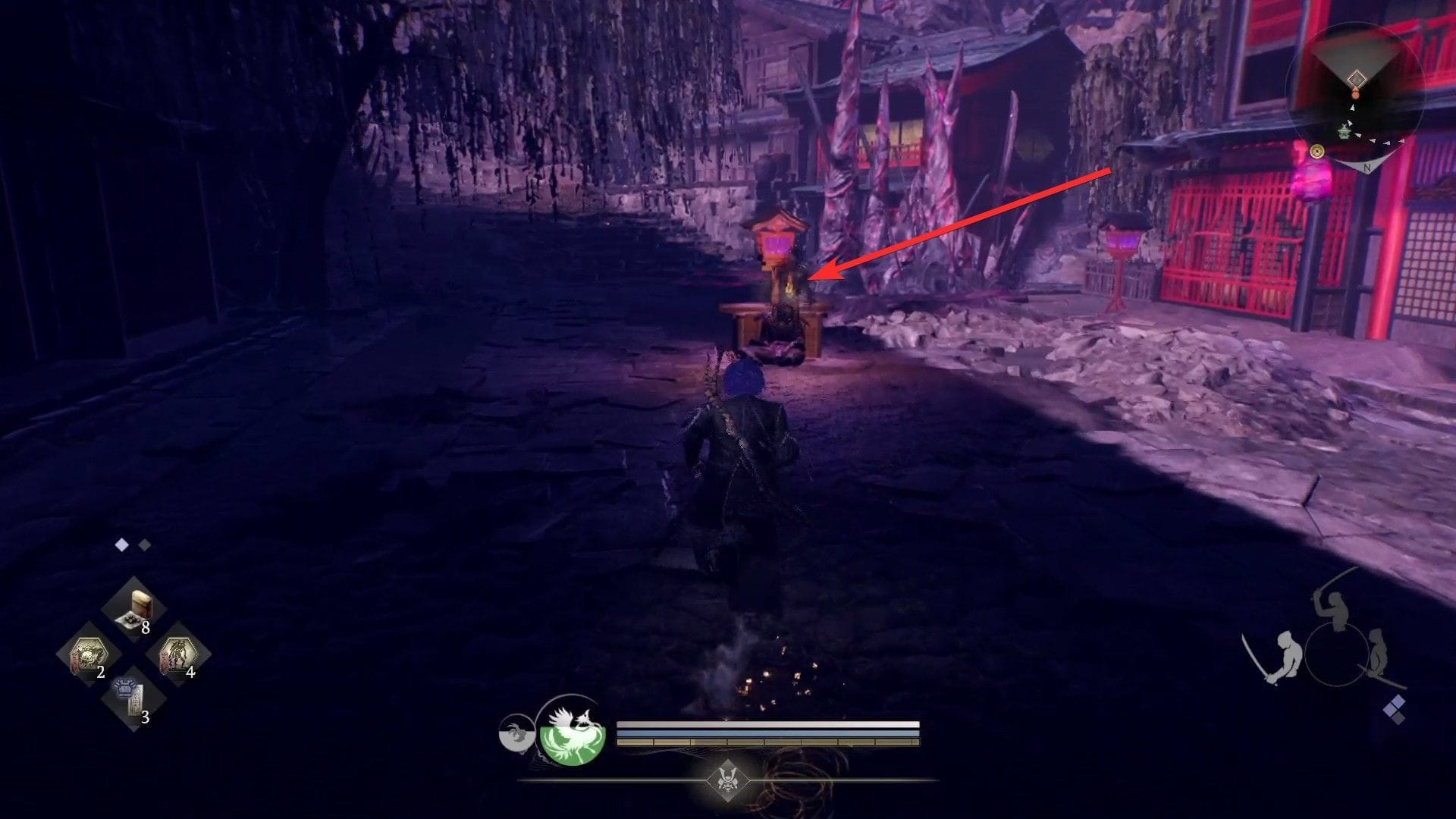Toggle the highlighted diamond indicator near the stance wheel
The image size is (1456, 819).
(x=1397, y=702)
